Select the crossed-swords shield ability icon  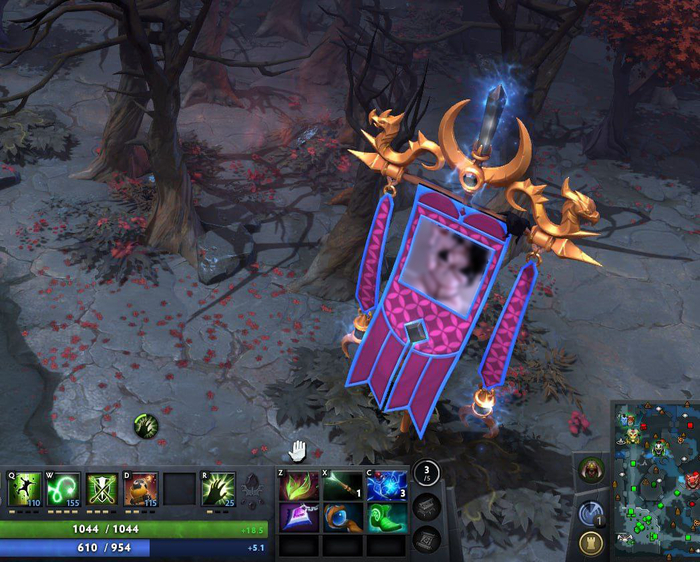101,489
